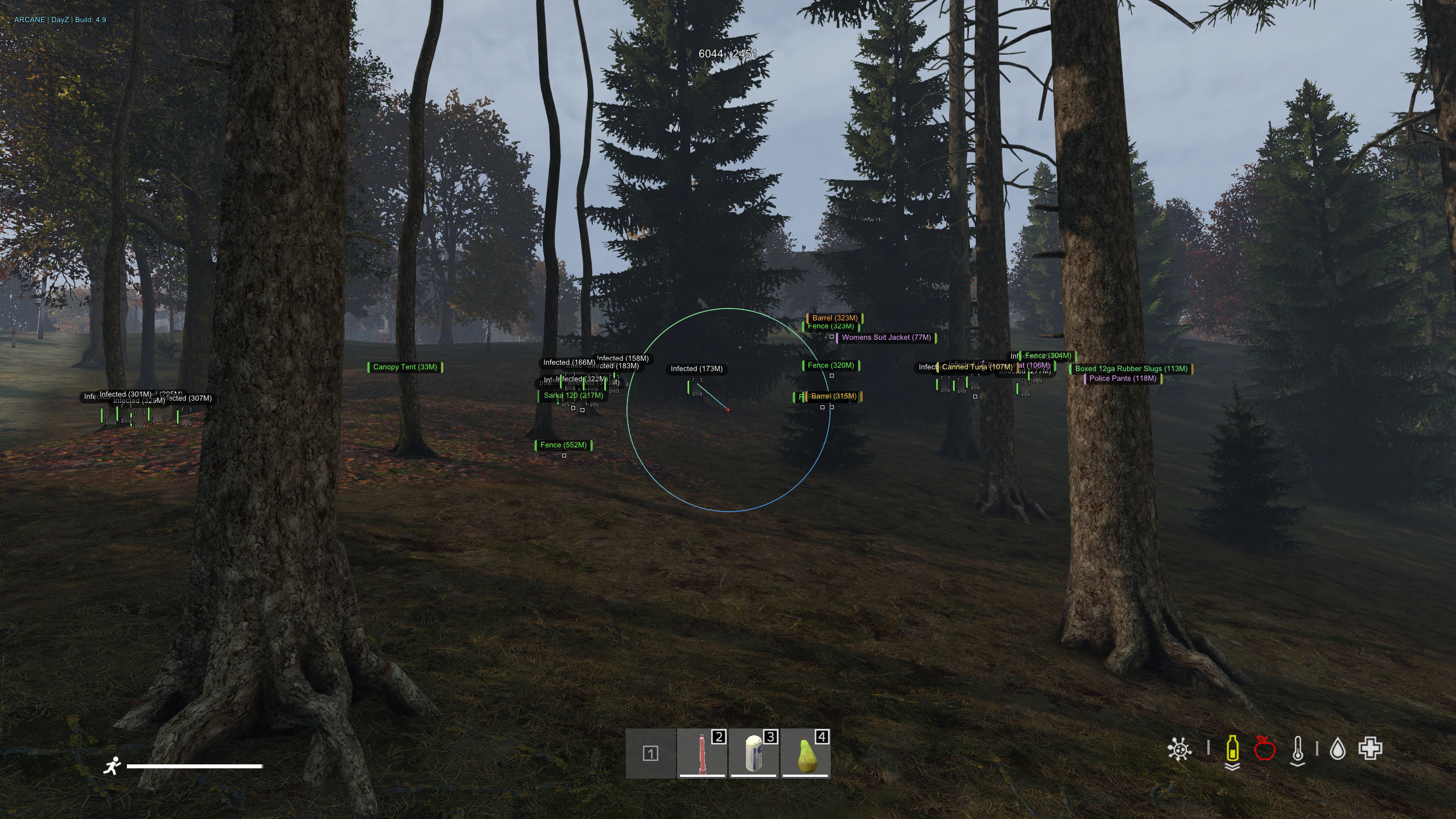The image size is (1456, 819).
Task: Click the yellow water bottle thirst icon
Action: [1232, 748]
